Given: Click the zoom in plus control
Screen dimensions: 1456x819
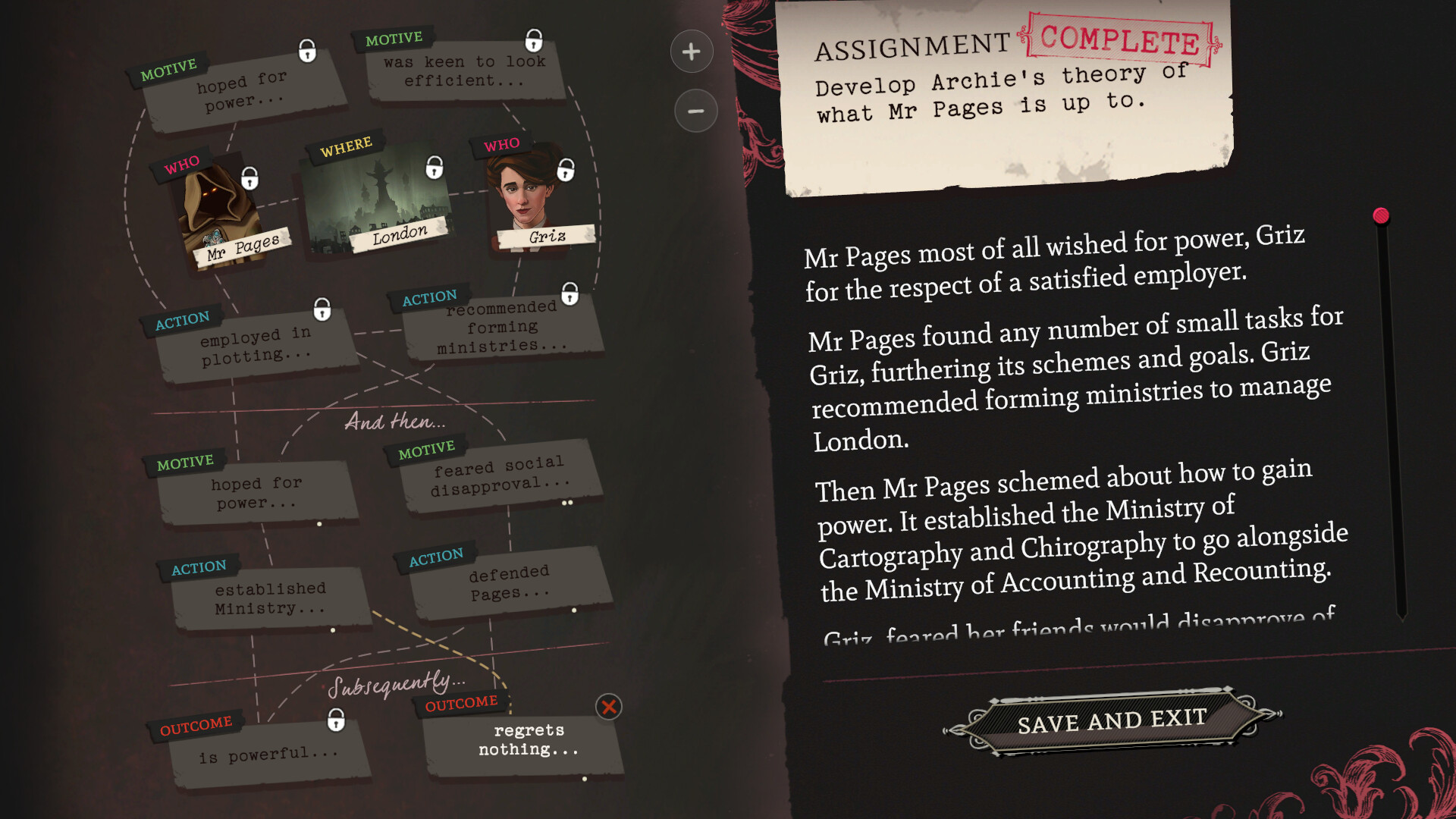Looking at the screenshot, I should click(691, 52).
